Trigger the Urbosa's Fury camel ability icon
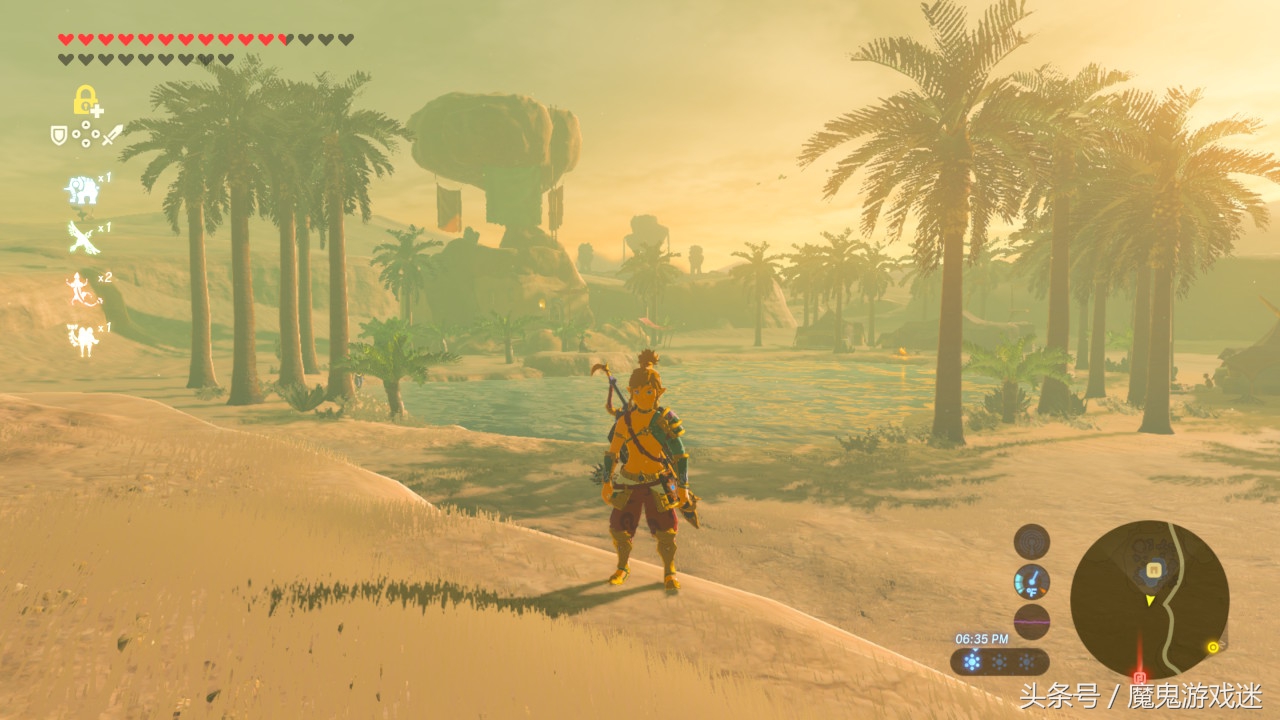The image size is (1280, 720). click(80, 338)
